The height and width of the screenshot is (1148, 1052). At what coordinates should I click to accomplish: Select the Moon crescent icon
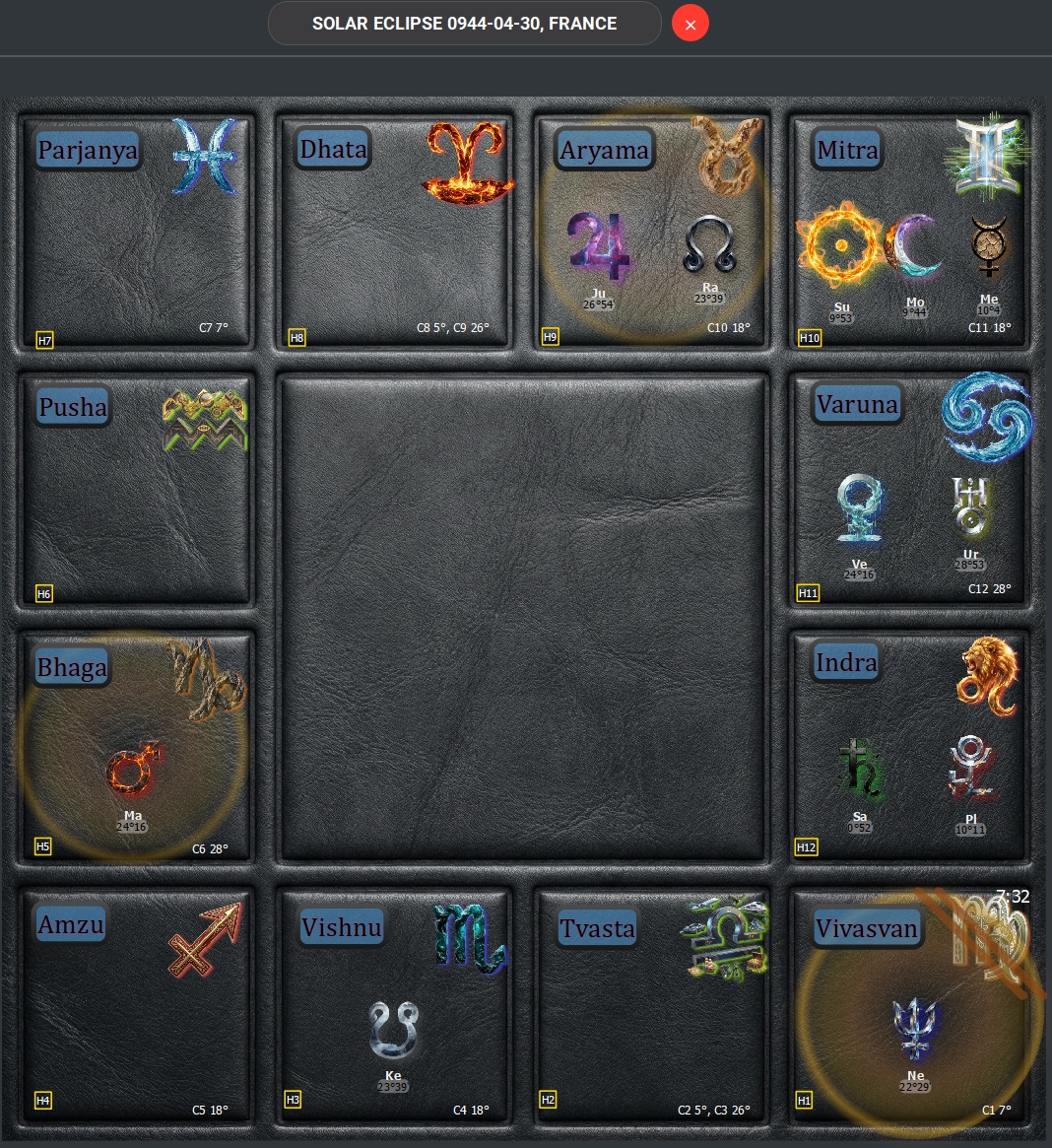tap(914, 246)
